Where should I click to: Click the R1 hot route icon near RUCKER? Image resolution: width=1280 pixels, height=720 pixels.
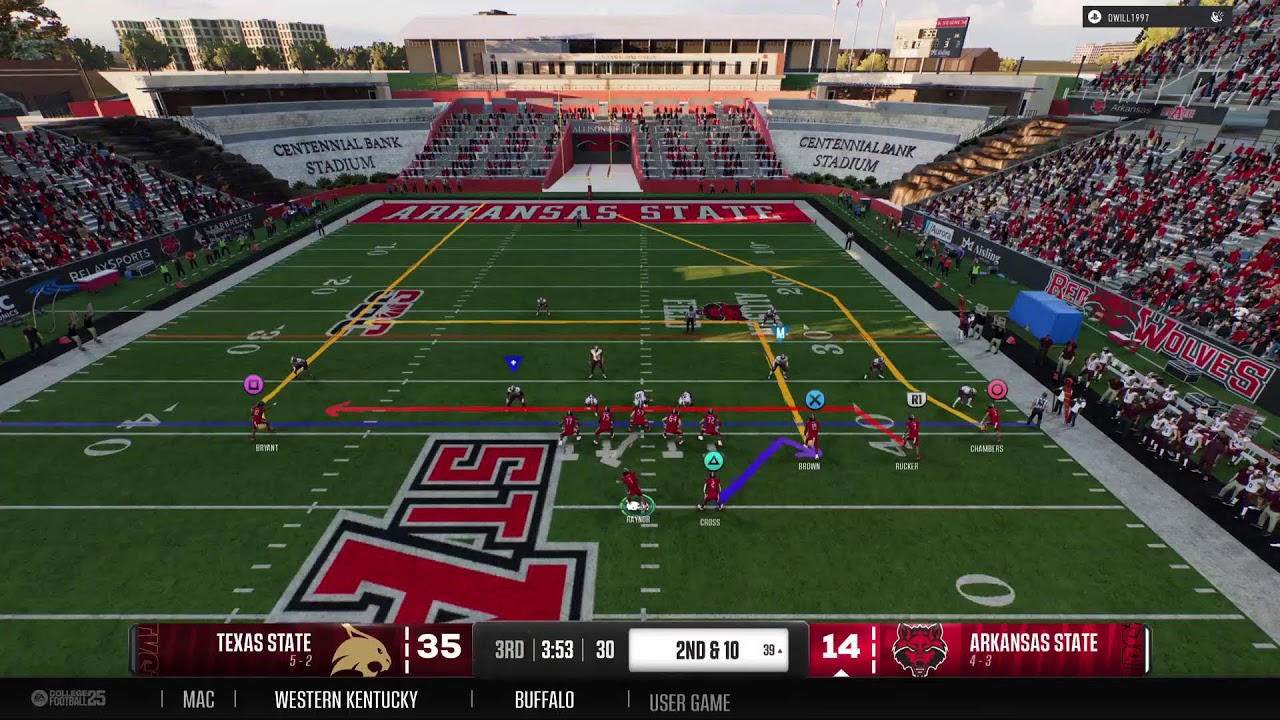pyautogui.click(x=915, y=397)
